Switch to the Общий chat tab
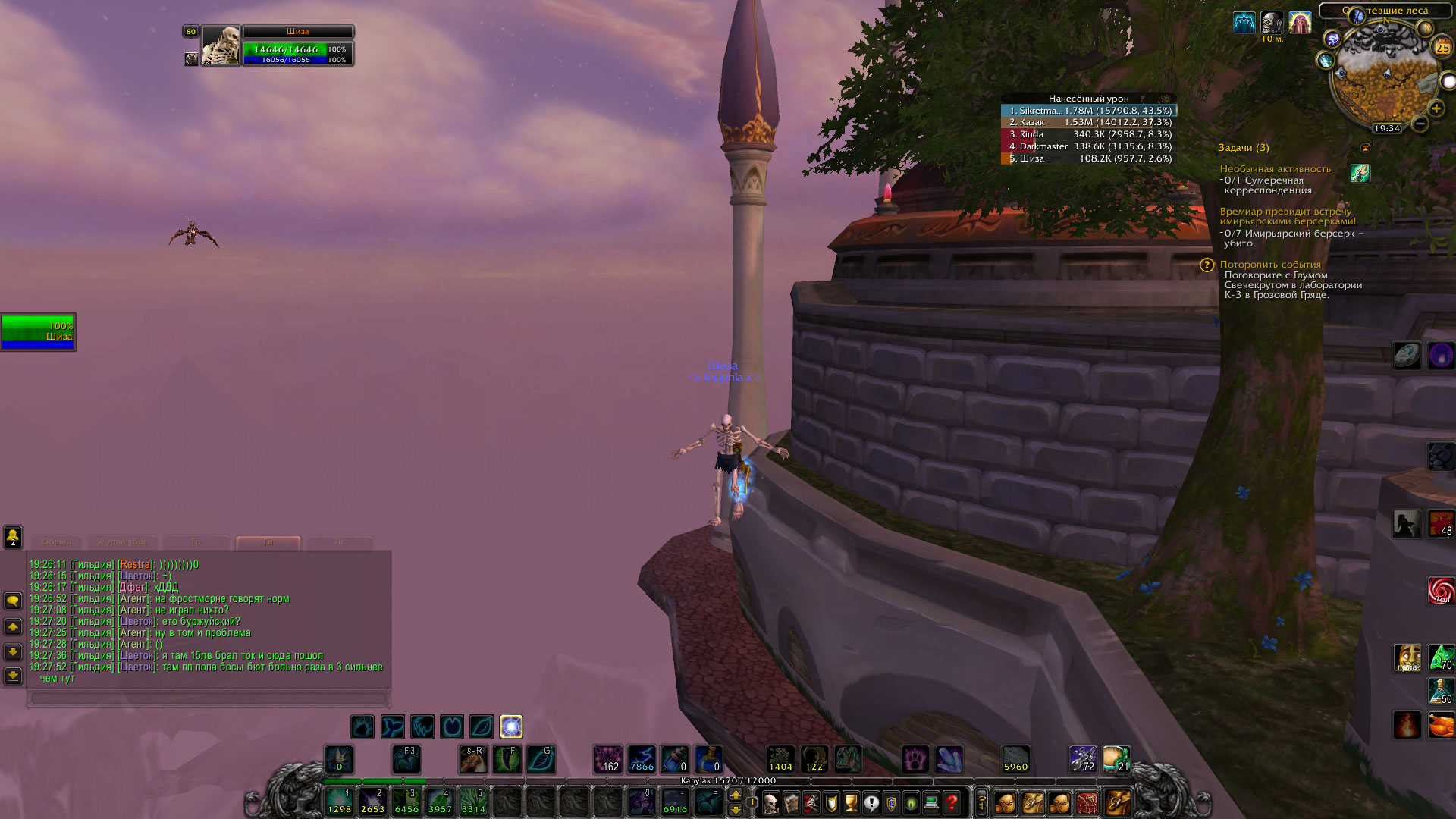The height and width of the screenshot is (819, 1456). (x=57, y=542)
